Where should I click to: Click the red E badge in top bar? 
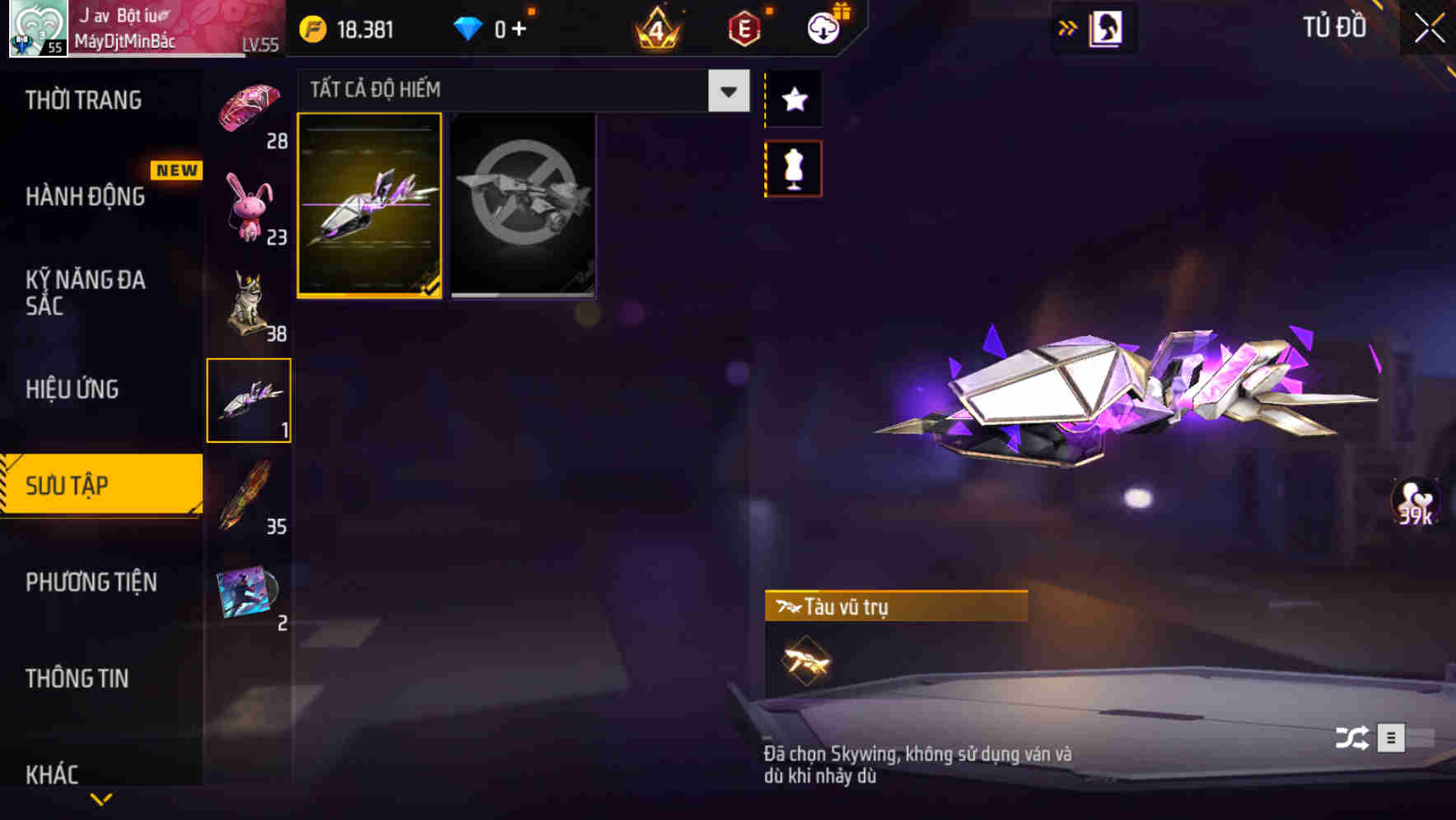(742, 27)
